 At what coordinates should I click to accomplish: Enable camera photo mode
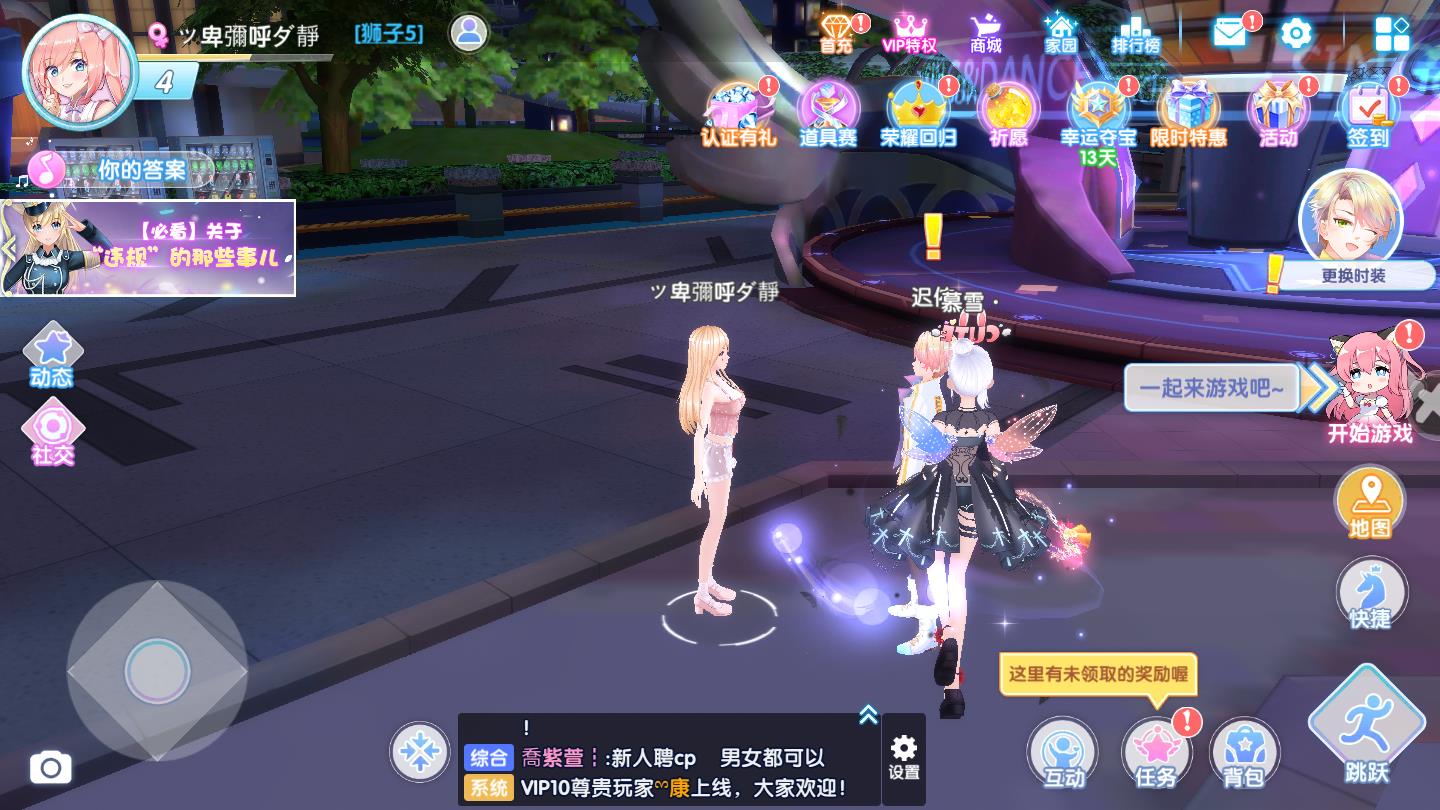[51, 766]
